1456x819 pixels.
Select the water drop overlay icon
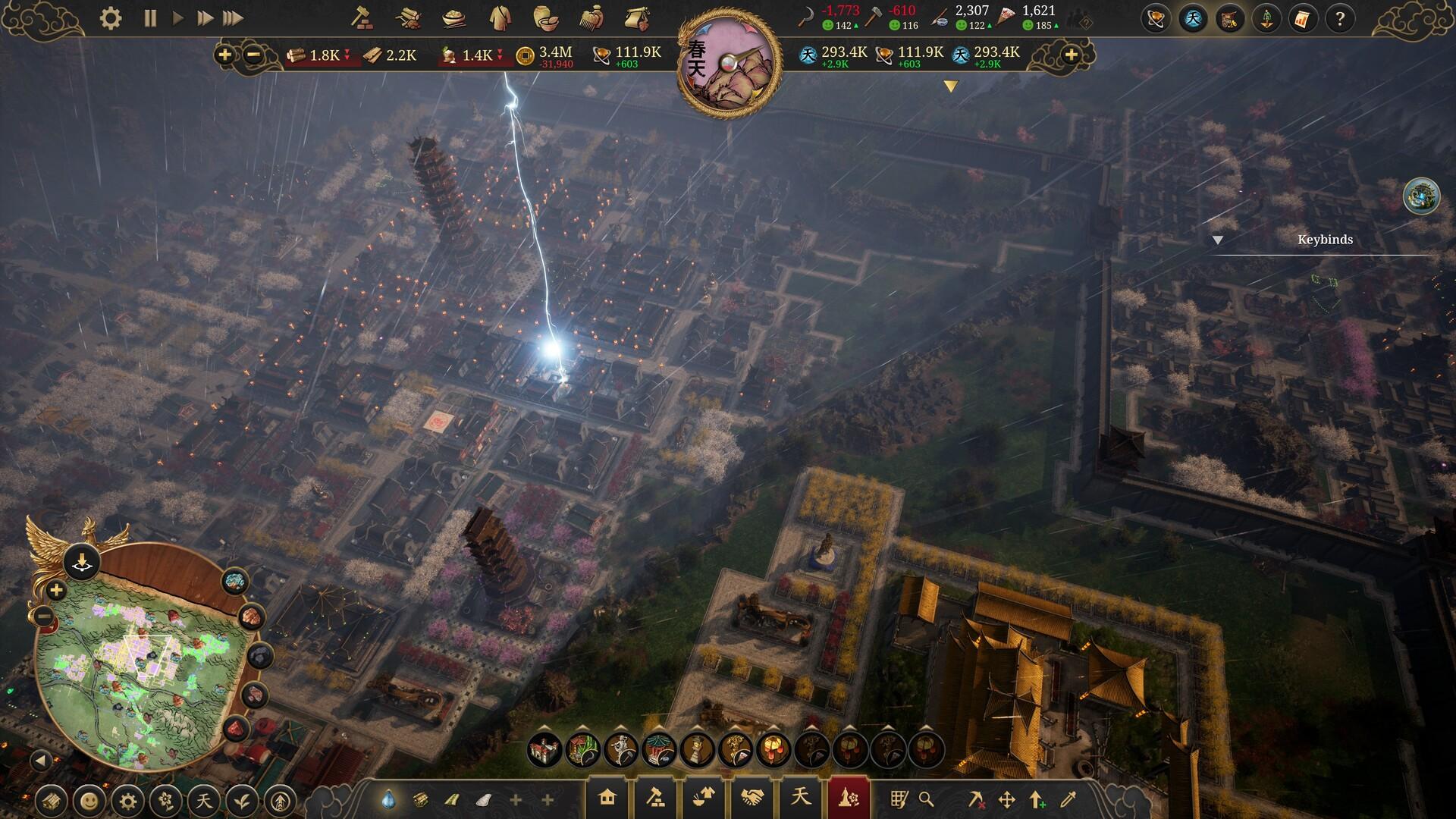(x=388, y=799)
